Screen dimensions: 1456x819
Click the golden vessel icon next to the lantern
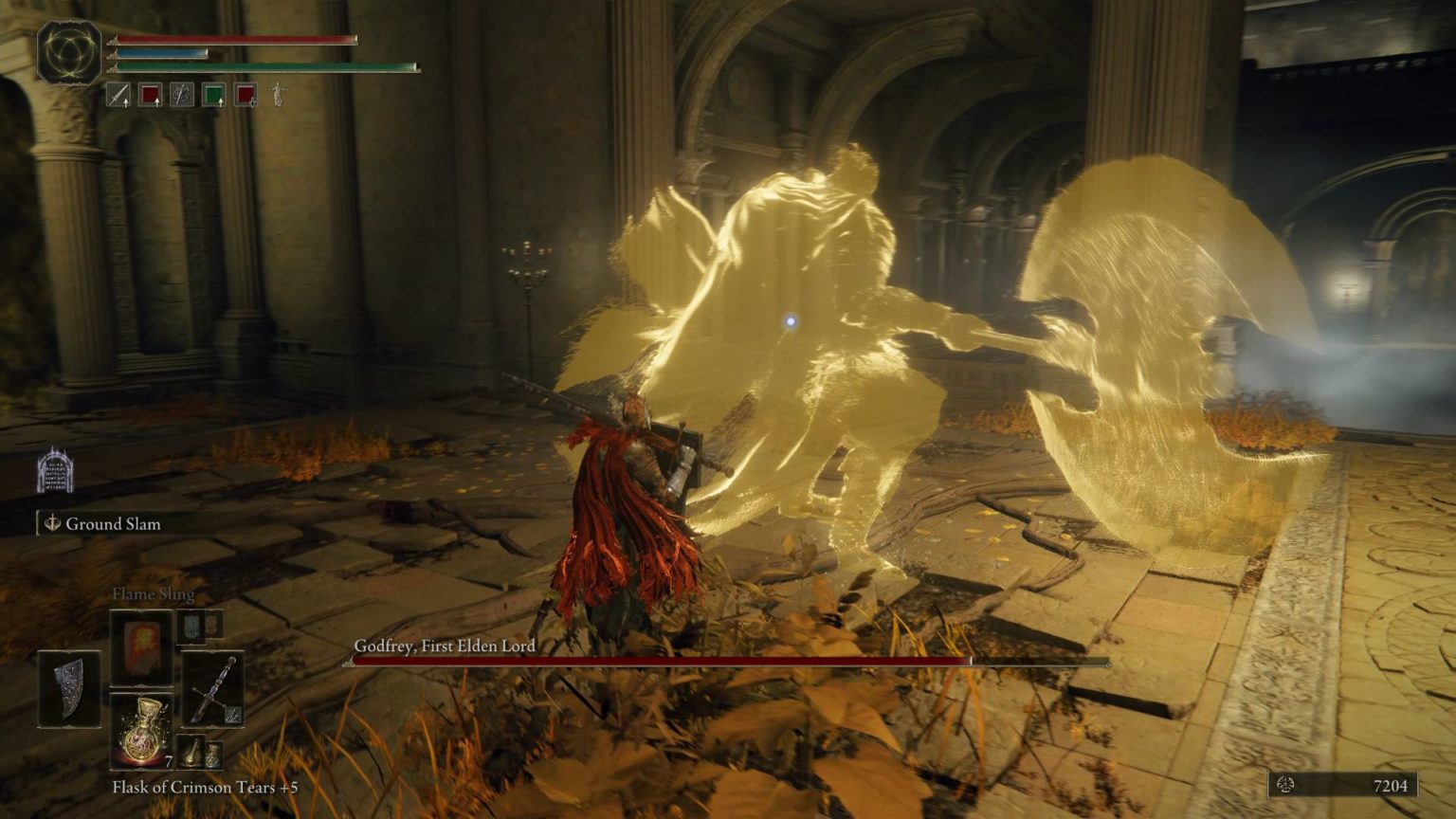click(214, 755)
